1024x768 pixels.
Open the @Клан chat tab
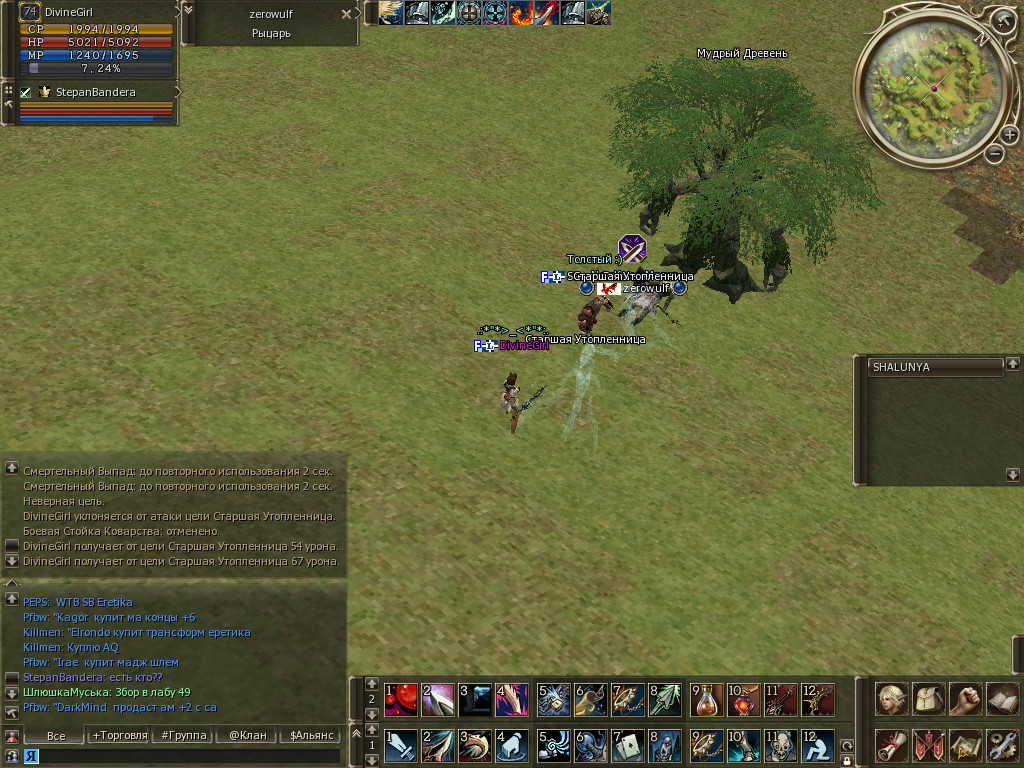click(x=247, y=735)
